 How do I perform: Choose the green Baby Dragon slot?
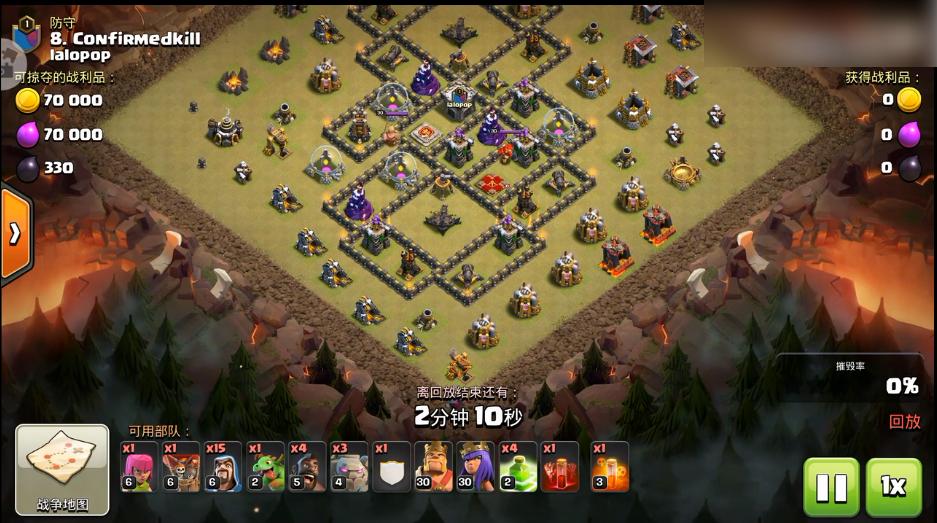coord(265,467)
